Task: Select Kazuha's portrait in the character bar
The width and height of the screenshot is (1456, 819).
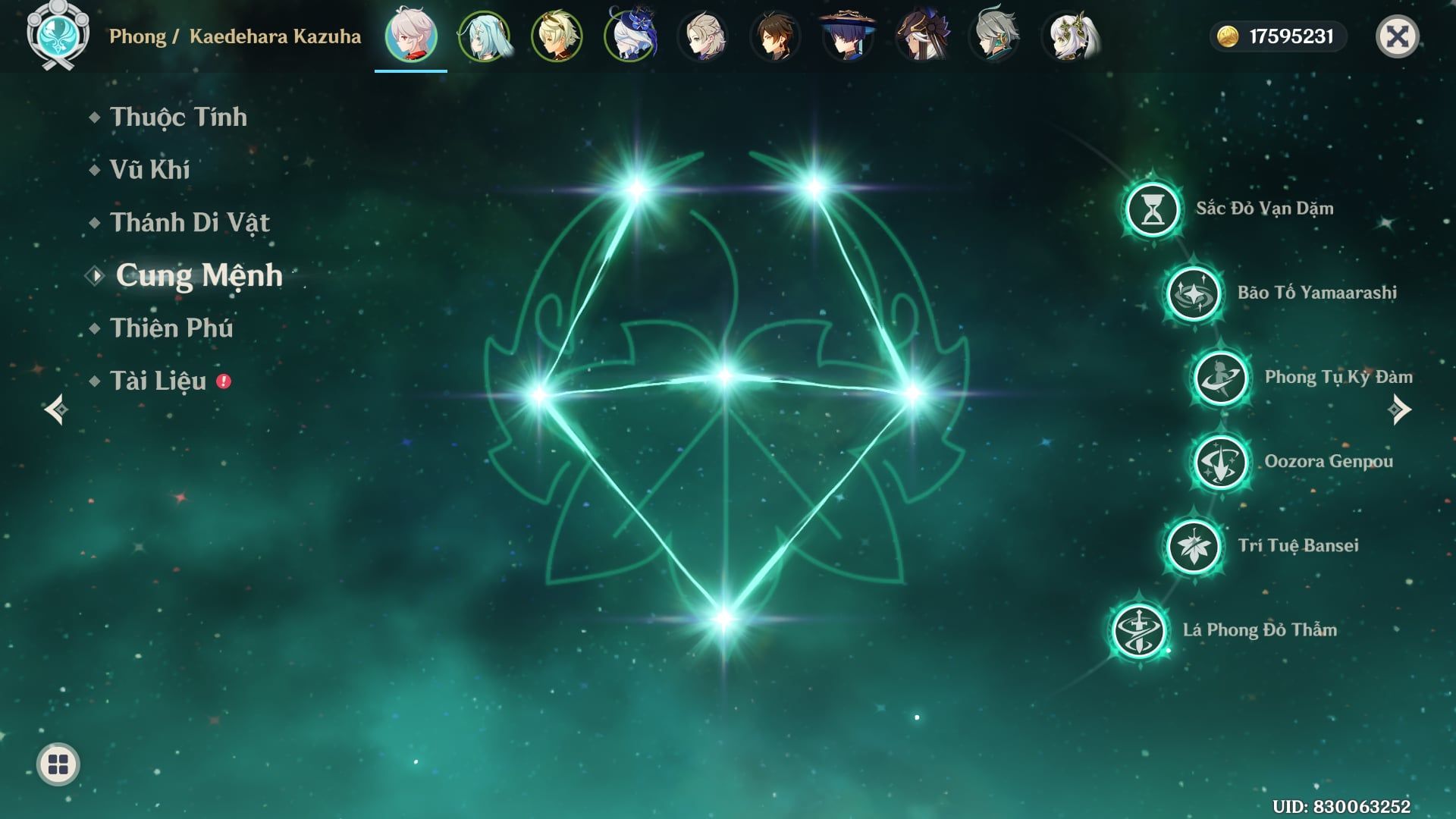Action: coord(411,36)
